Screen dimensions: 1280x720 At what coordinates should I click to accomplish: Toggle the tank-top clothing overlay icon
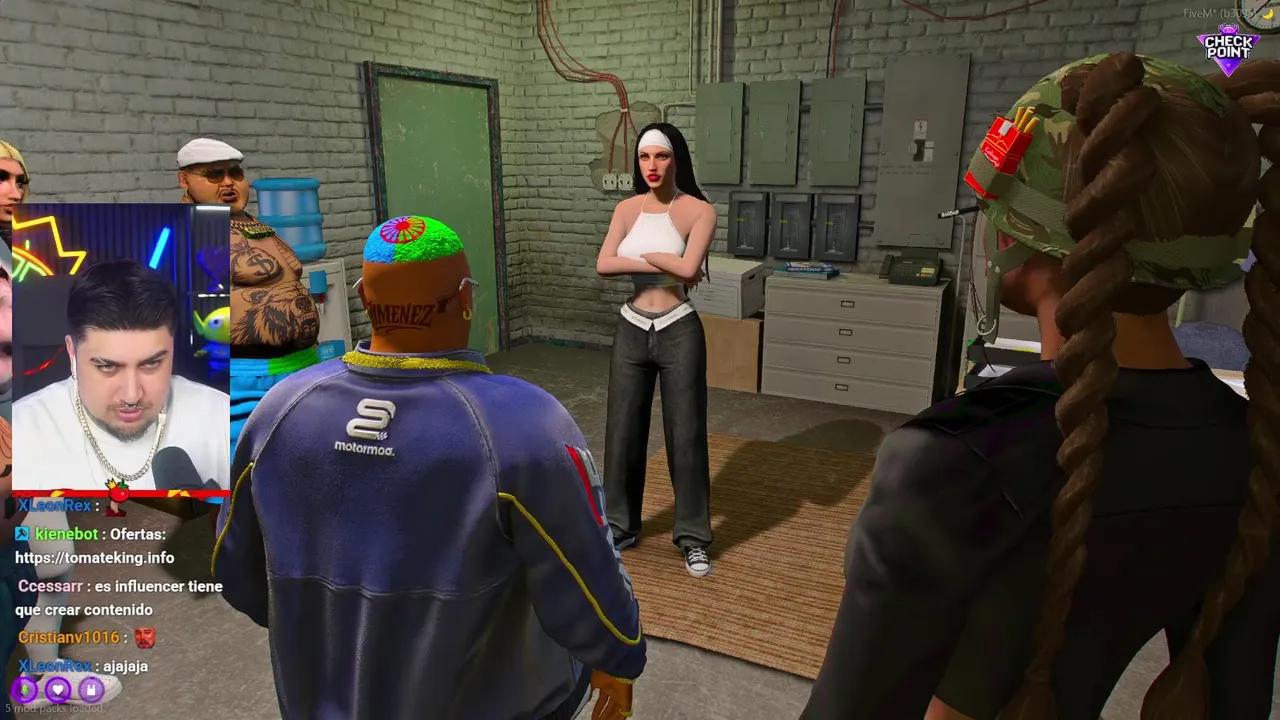coord(90,690)
